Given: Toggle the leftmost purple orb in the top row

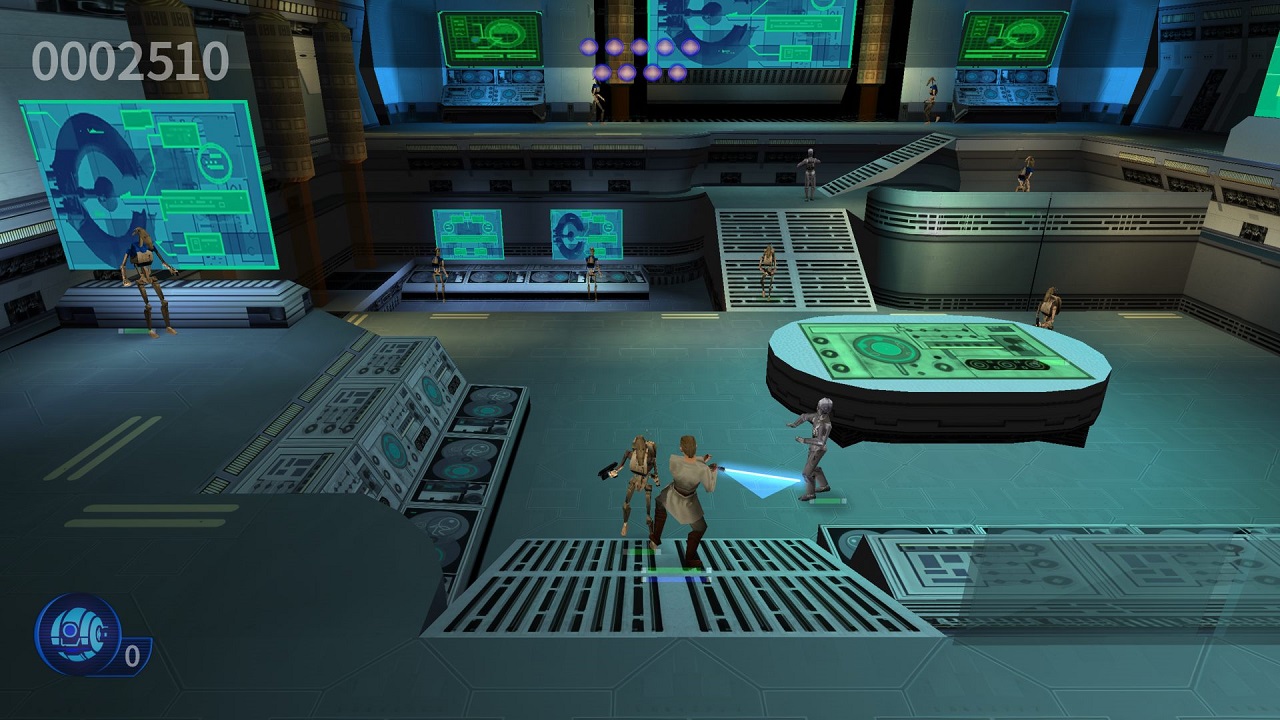Looking at the screenshot, I should (x=591, y=45).
